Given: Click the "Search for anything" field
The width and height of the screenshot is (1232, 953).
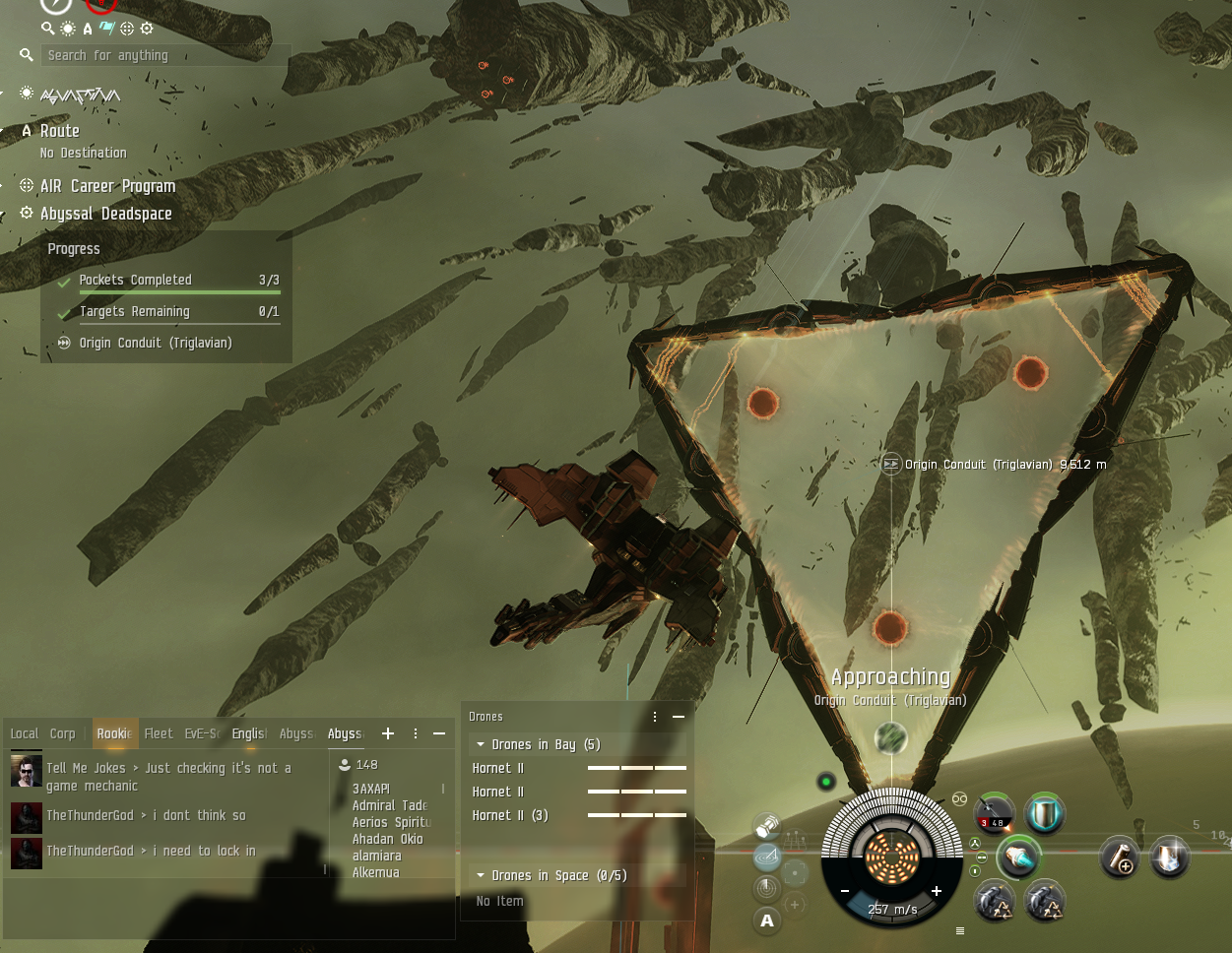Looking at the screenshot, I should coord(158,56).
